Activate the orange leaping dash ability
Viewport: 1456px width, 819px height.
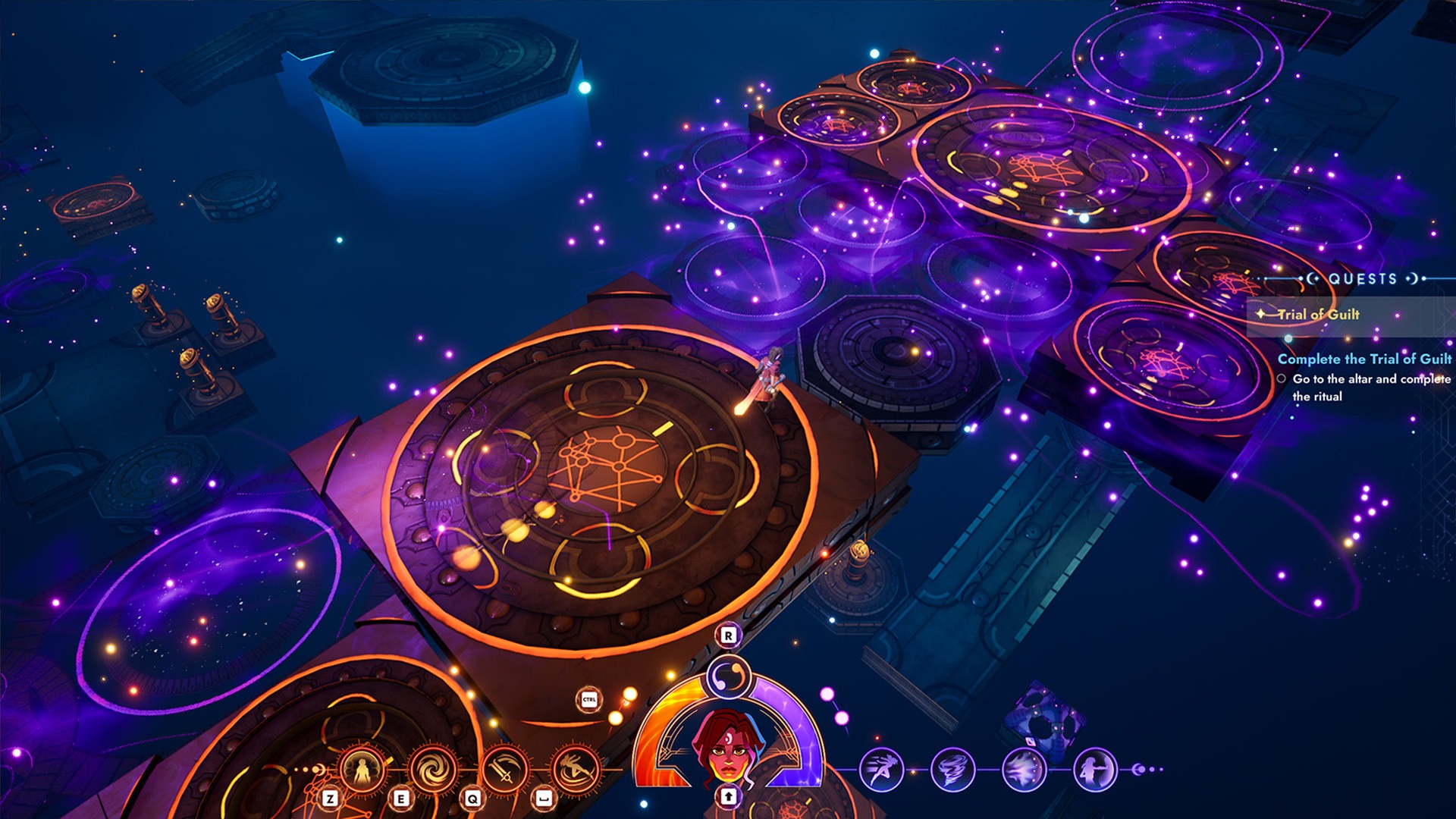pos(576,770)
